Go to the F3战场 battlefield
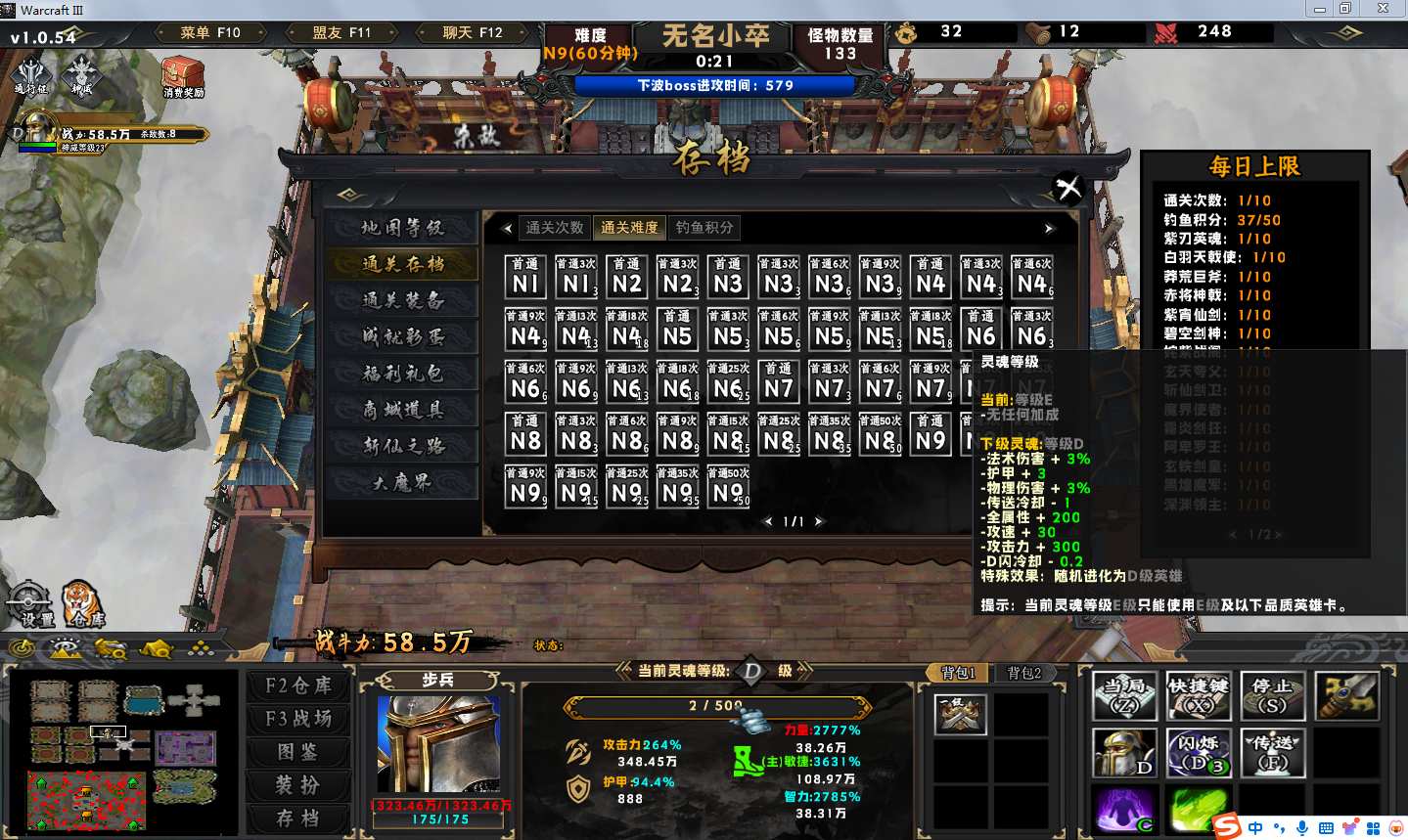Viewport: 1408px width, 840px height. point(298,719)
